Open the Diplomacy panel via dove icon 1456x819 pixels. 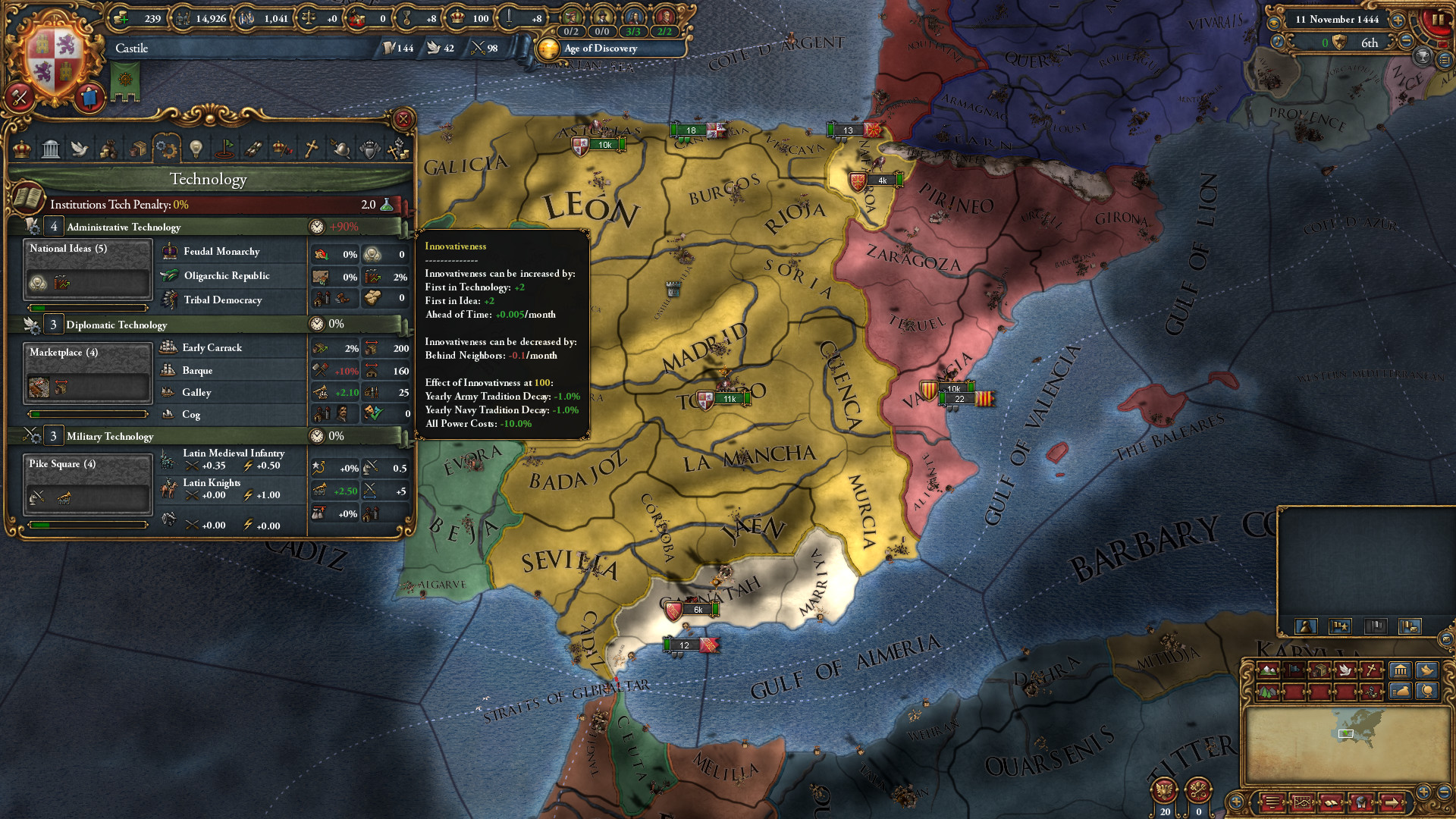coord(80,149)
